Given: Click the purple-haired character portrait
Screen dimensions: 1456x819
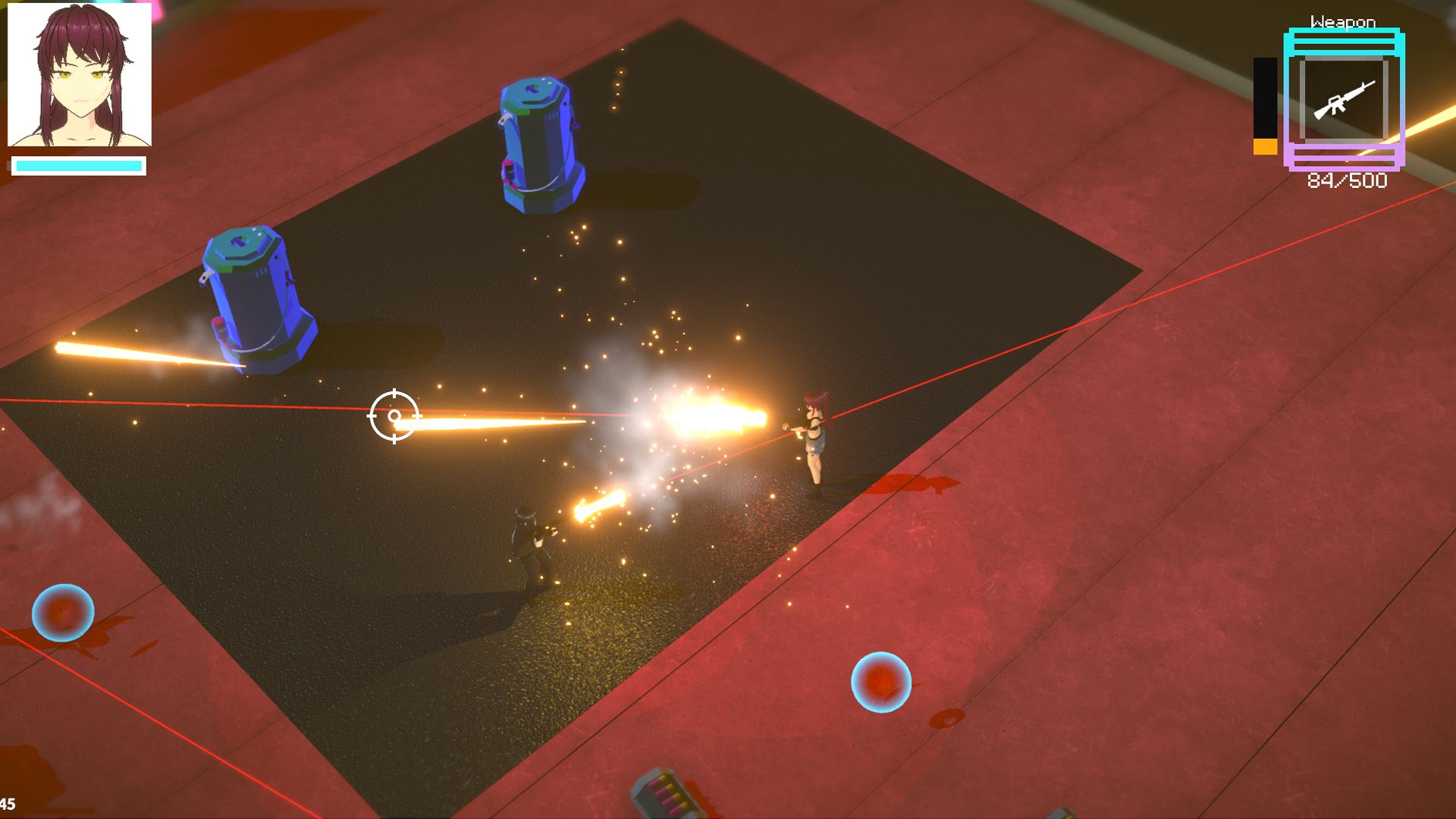Looking at the screenshot, I should tap(80, 75).
